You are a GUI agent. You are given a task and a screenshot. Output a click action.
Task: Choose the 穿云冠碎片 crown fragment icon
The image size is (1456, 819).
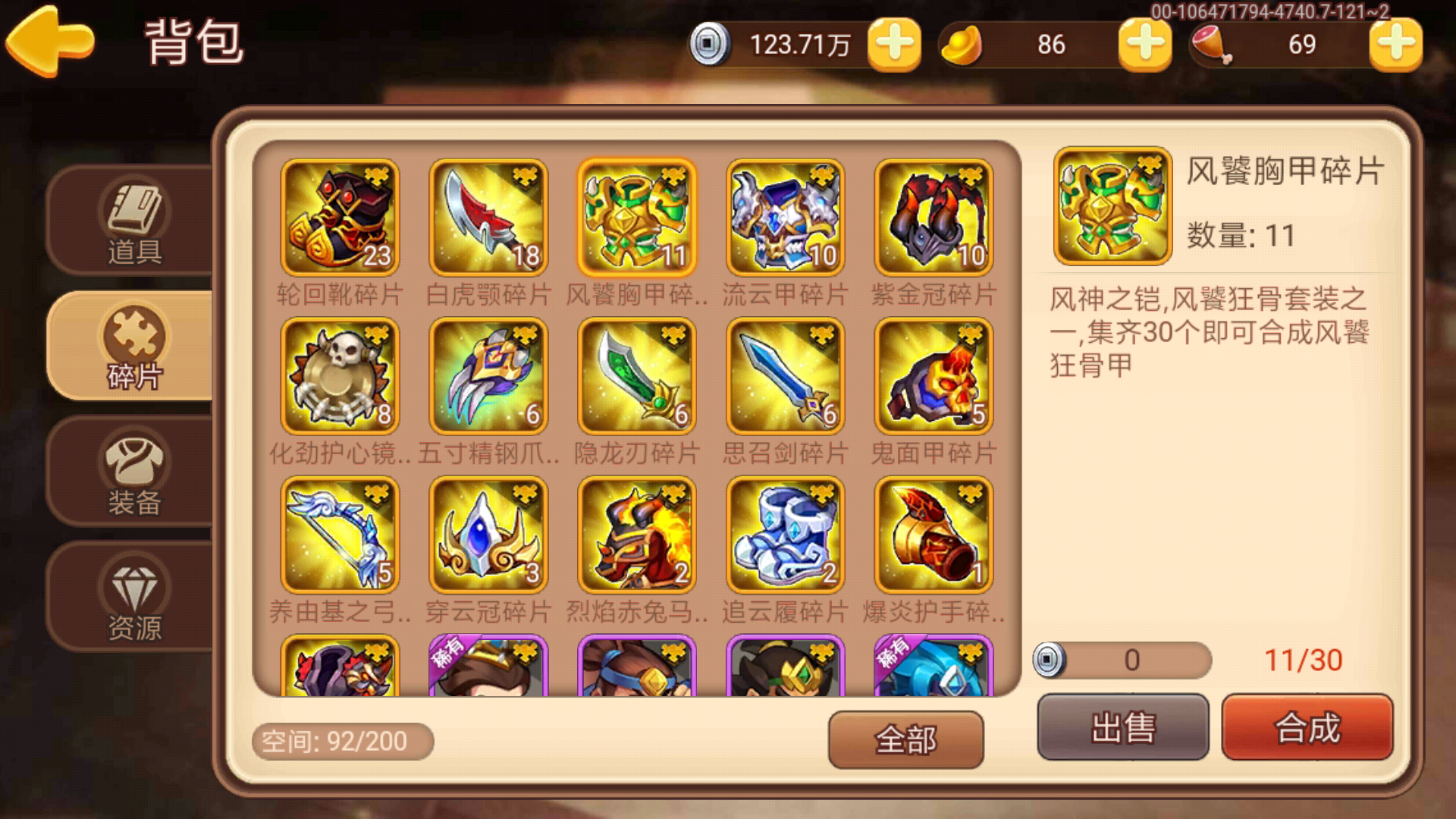tap(488, 535)
